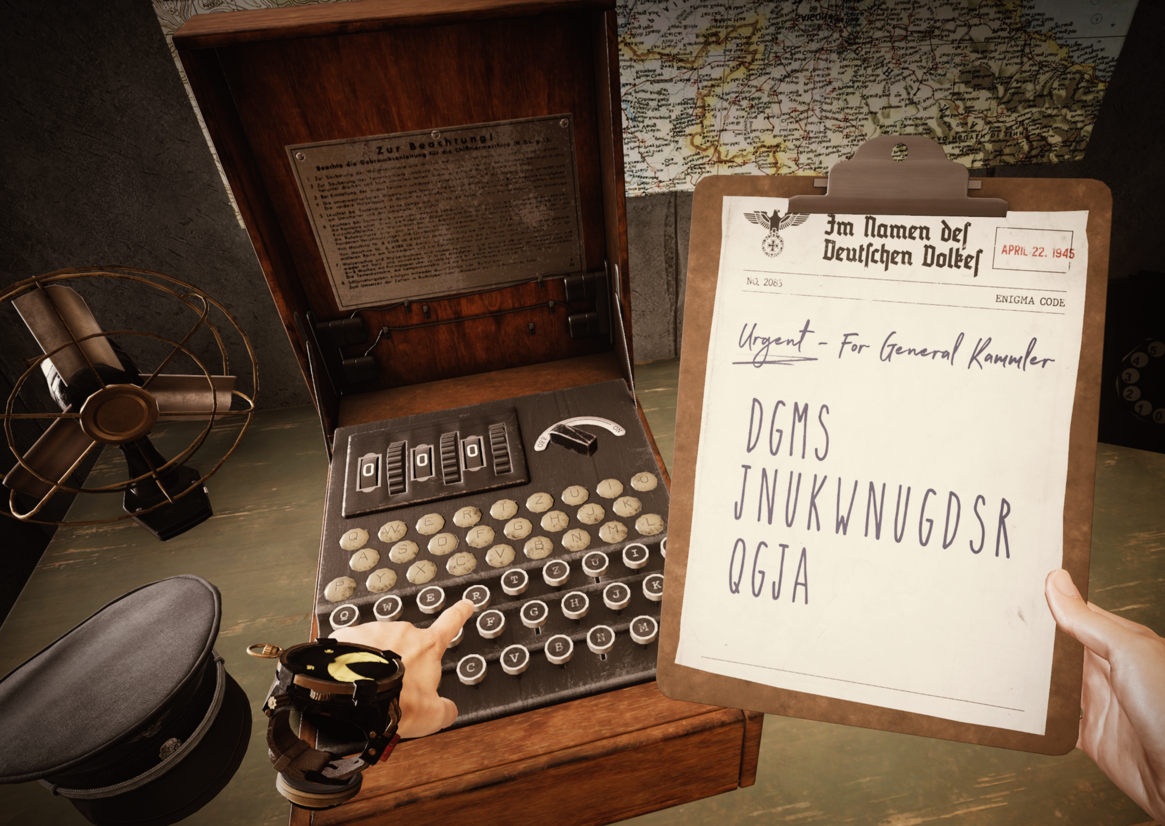Type the V key on the Enigma keyboard
This screenshot has width=1165, height=826.
(516, 656)
